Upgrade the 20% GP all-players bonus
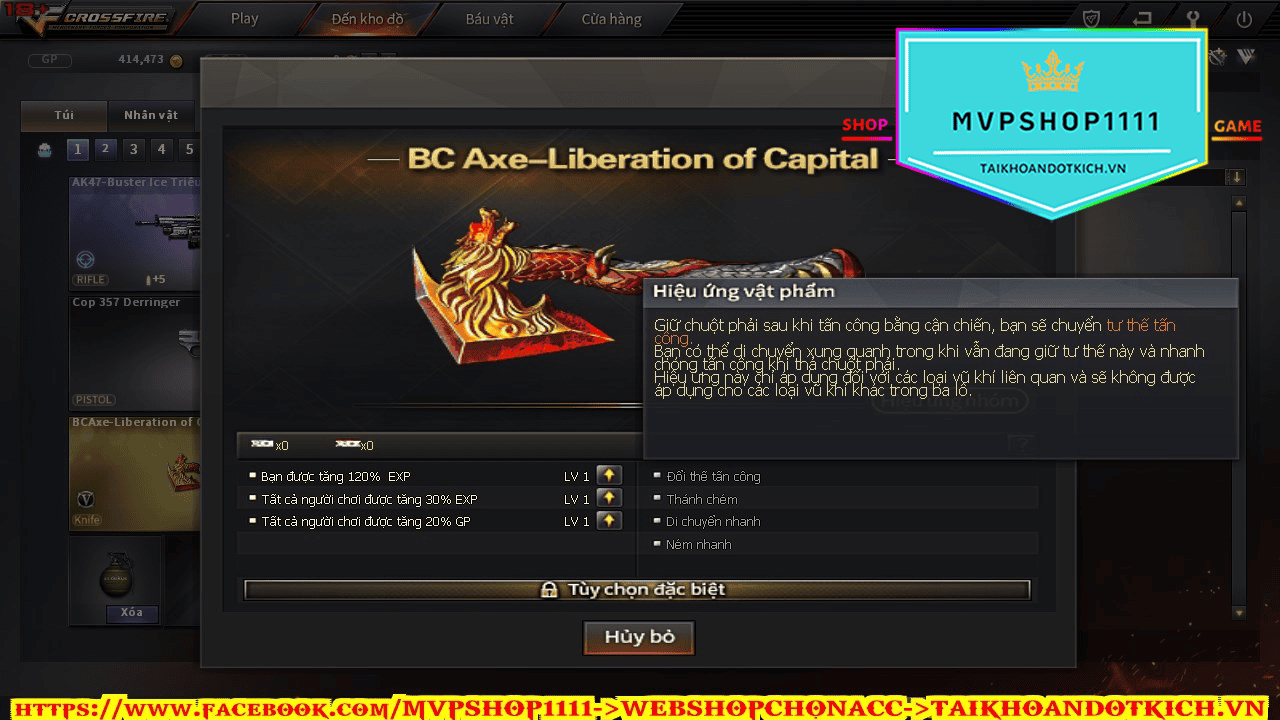Screen dimensions: 1280x720 pos(608,521)
